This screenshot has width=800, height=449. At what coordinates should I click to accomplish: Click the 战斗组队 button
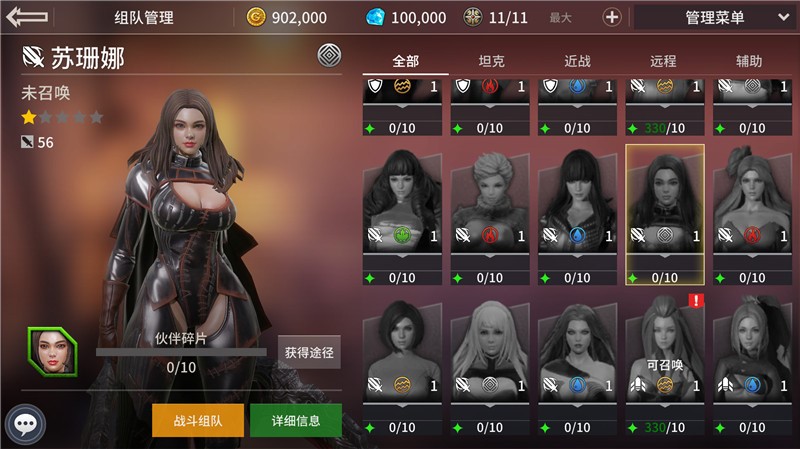tap(198, 421)
